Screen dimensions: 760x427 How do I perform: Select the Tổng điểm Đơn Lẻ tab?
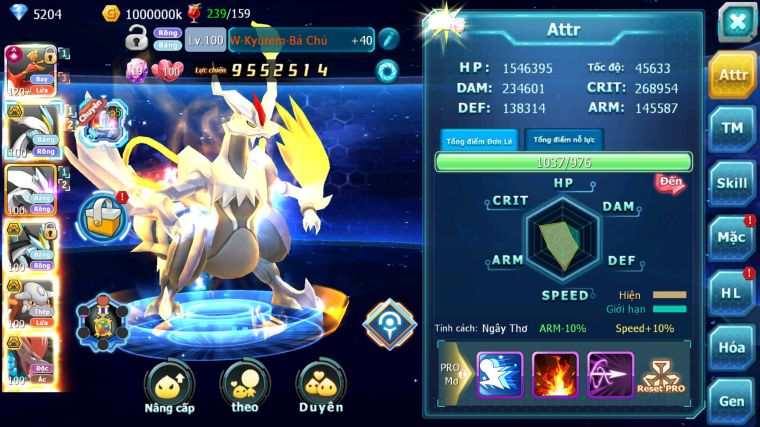pyautogui.click(x=480, y=141)
